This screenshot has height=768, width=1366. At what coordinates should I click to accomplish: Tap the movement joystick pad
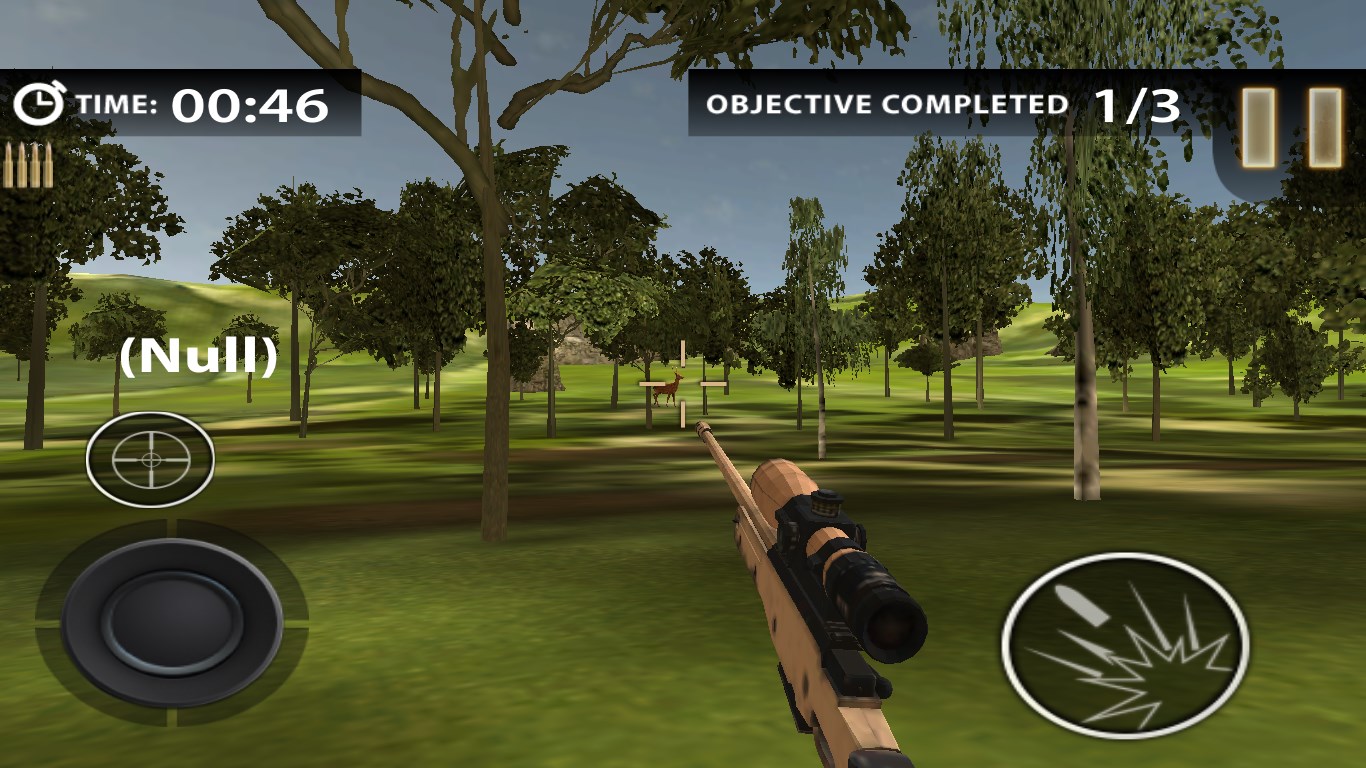172,622
